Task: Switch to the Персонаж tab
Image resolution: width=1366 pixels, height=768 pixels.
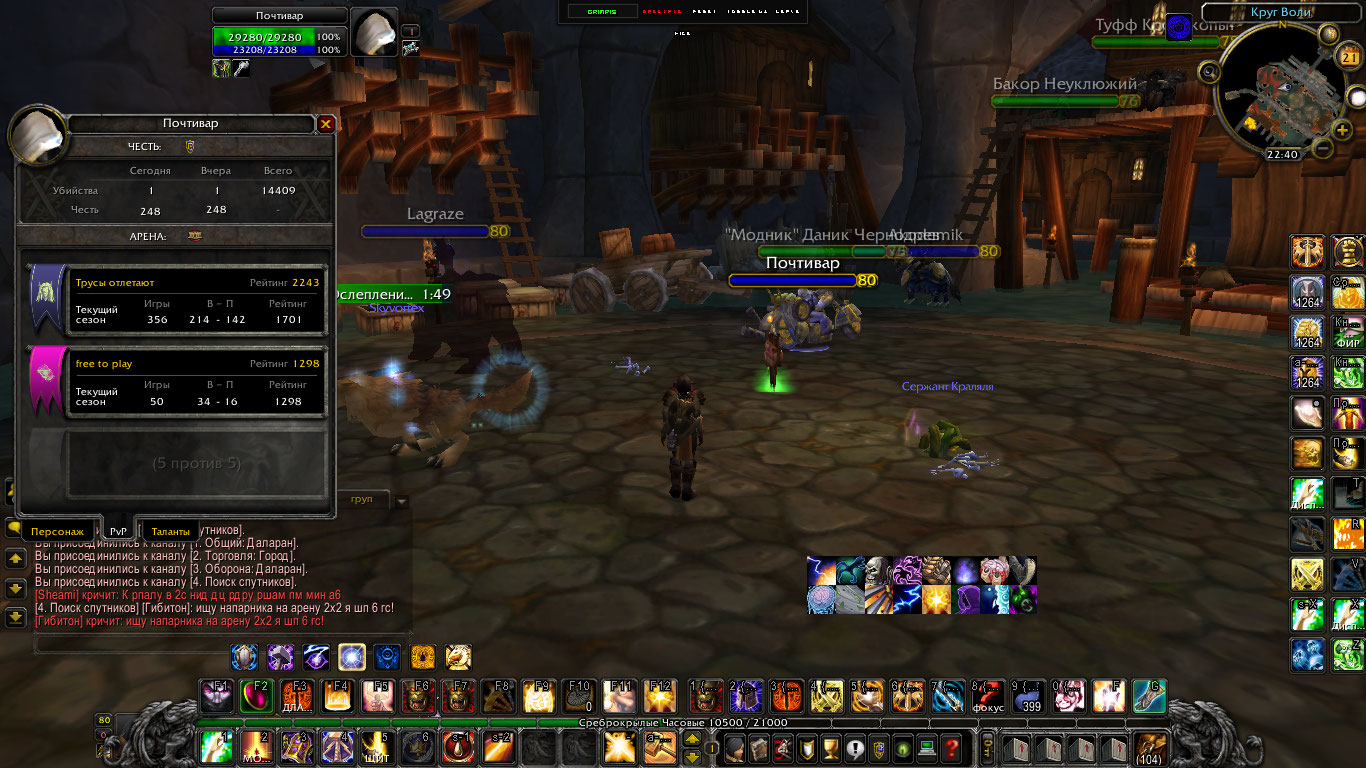Action: (57, 531)
